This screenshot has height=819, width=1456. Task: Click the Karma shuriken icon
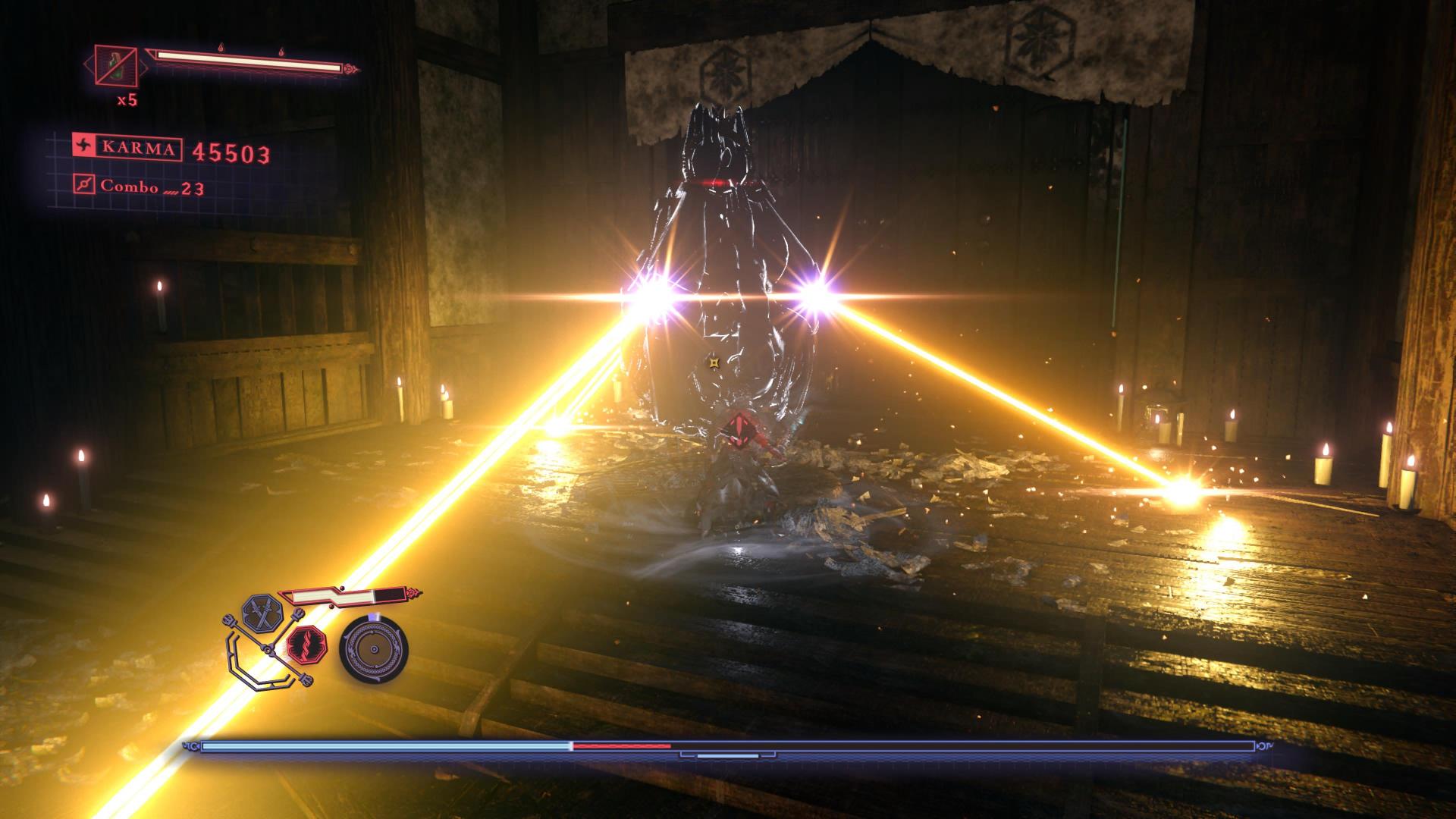tap(83, 147)
